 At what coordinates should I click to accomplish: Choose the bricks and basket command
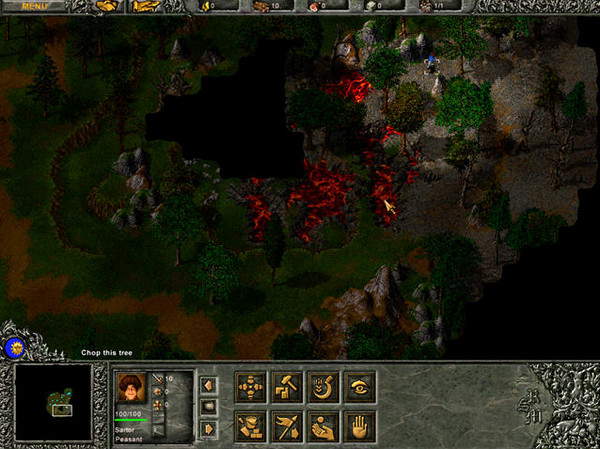point(250,426)
